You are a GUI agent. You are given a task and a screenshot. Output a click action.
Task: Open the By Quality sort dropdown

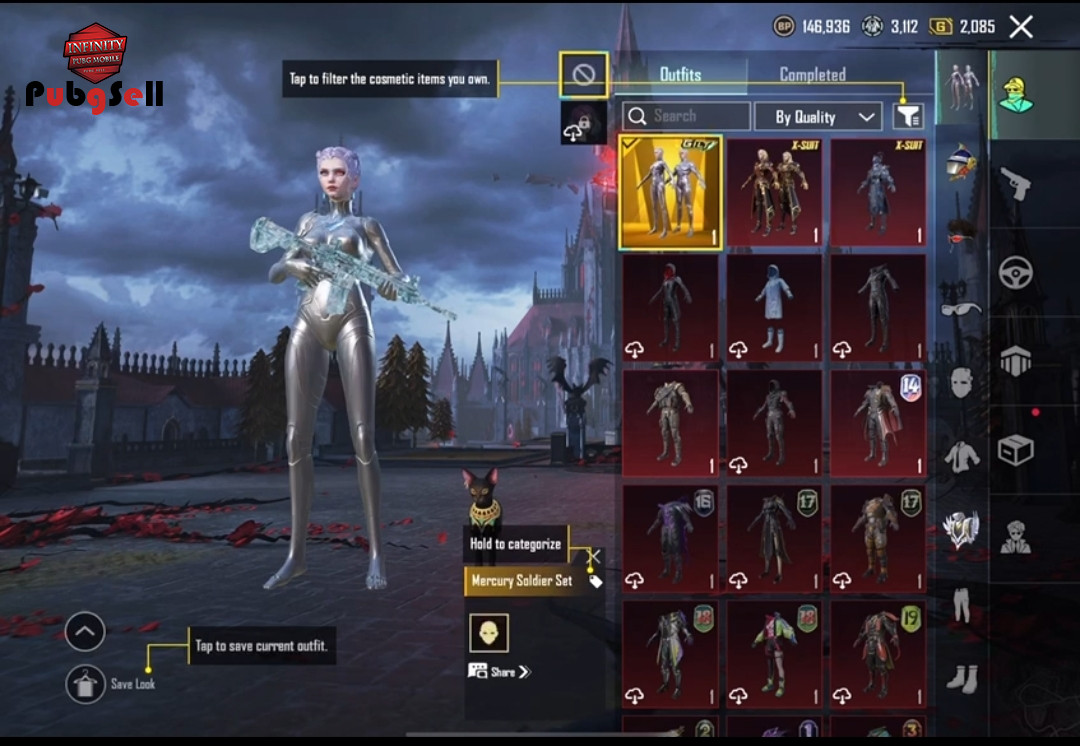pyautogui.click(x=818, y=117)
